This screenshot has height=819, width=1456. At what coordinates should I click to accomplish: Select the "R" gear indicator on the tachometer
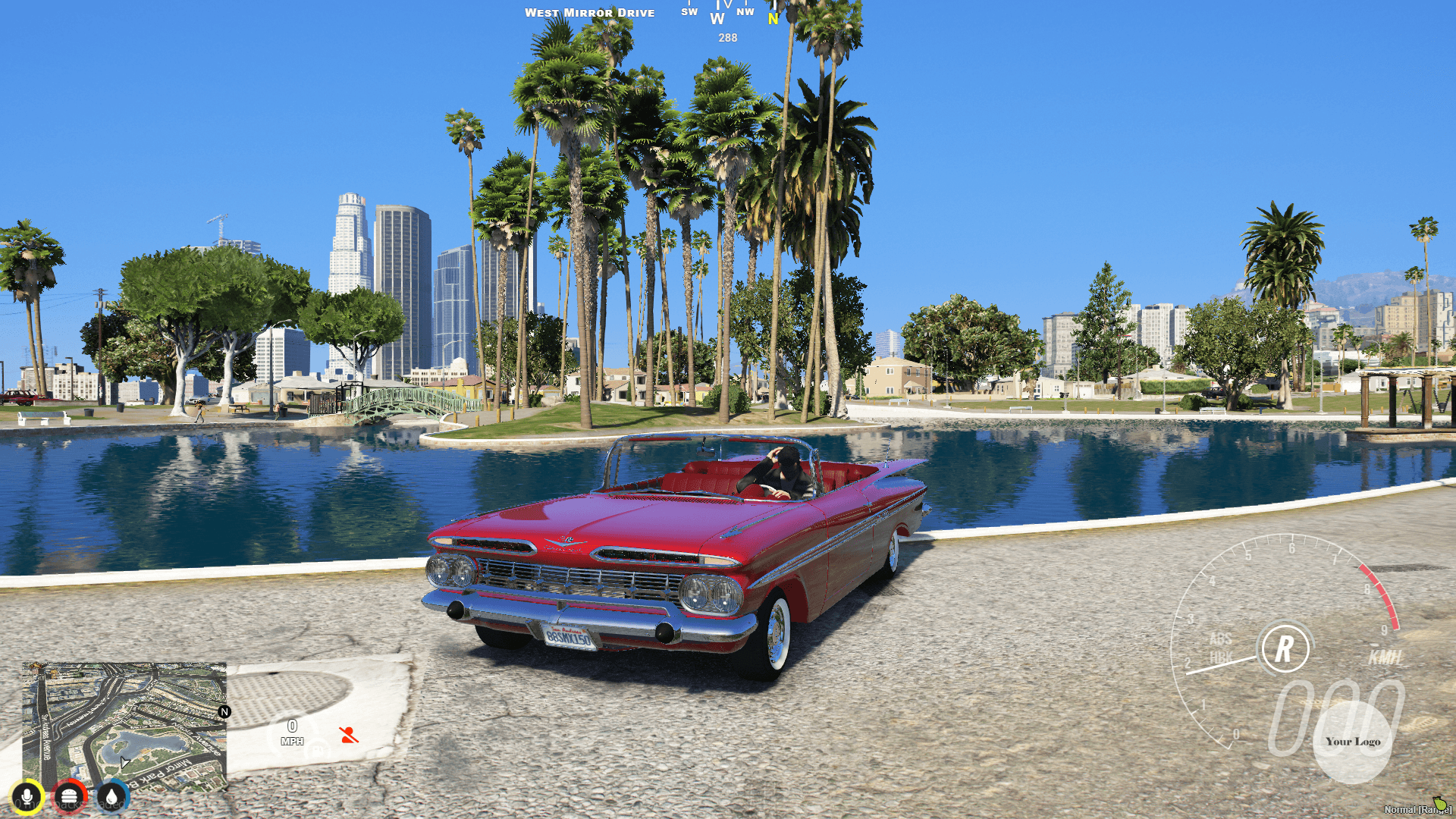tap(1285, 648)
